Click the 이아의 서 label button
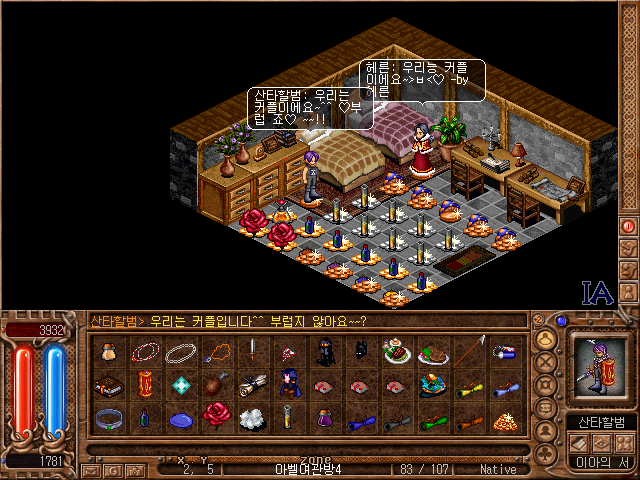The image size is (640, 480). (x=599, y=462)
